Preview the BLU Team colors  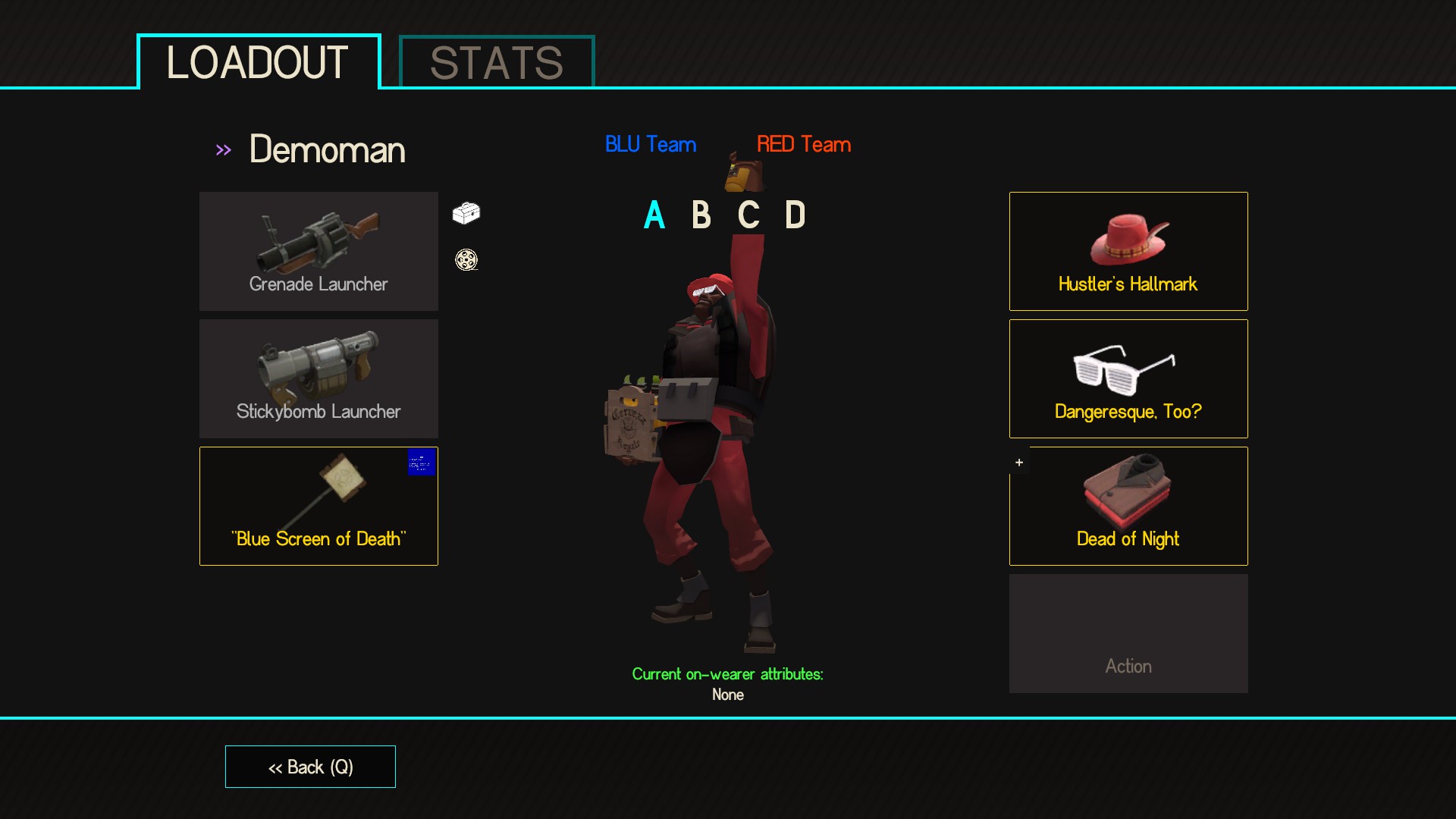pos(651,144)
